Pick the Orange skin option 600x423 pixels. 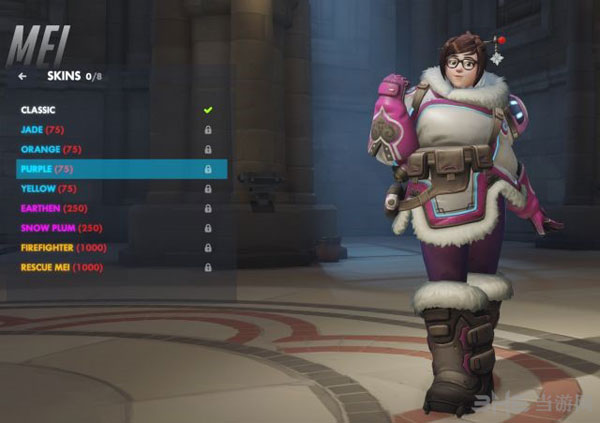pyautogui.click(x=52, y=149)
